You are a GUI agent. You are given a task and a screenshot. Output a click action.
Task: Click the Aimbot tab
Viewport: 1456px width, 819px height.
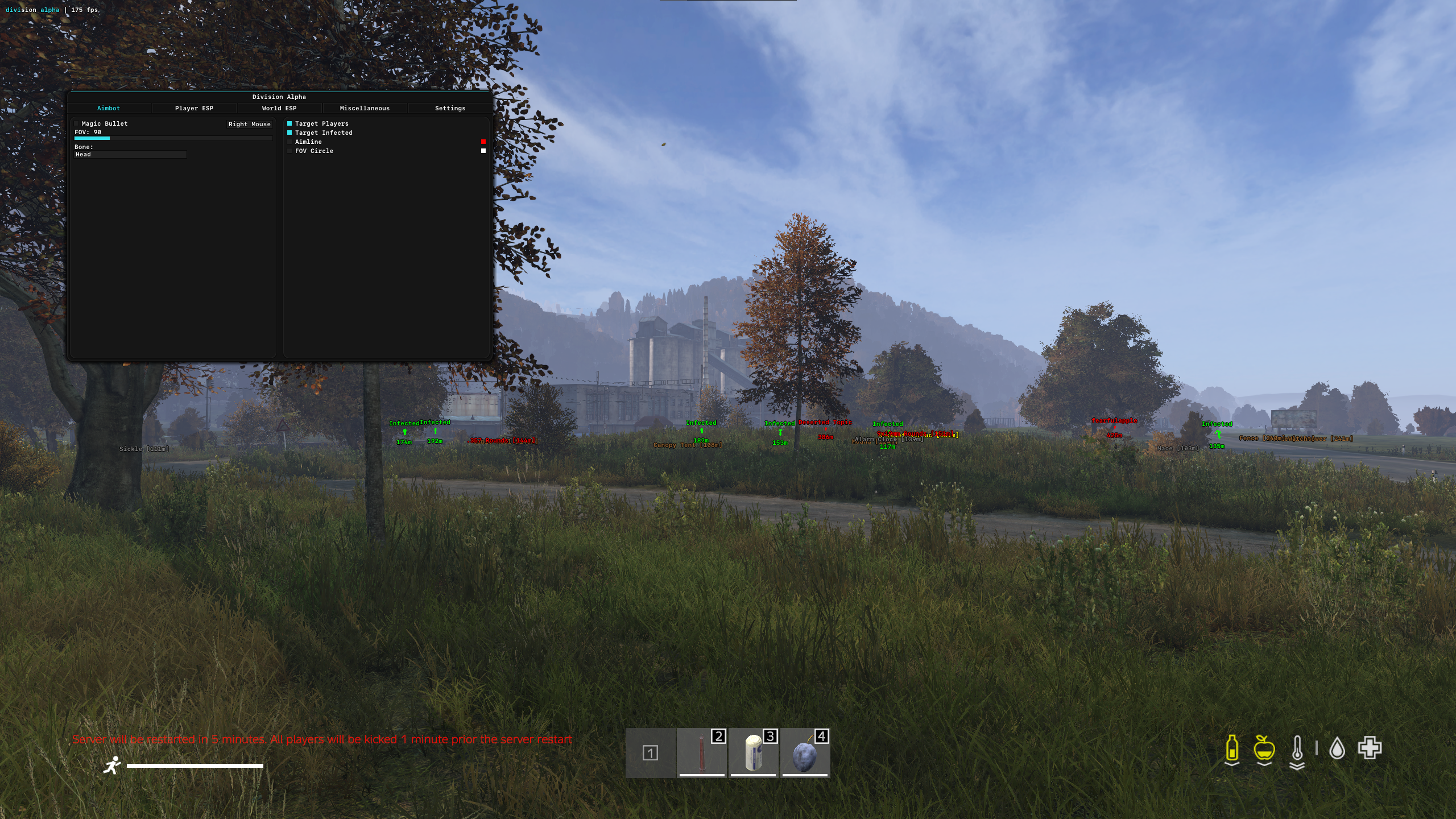[109, 108]
